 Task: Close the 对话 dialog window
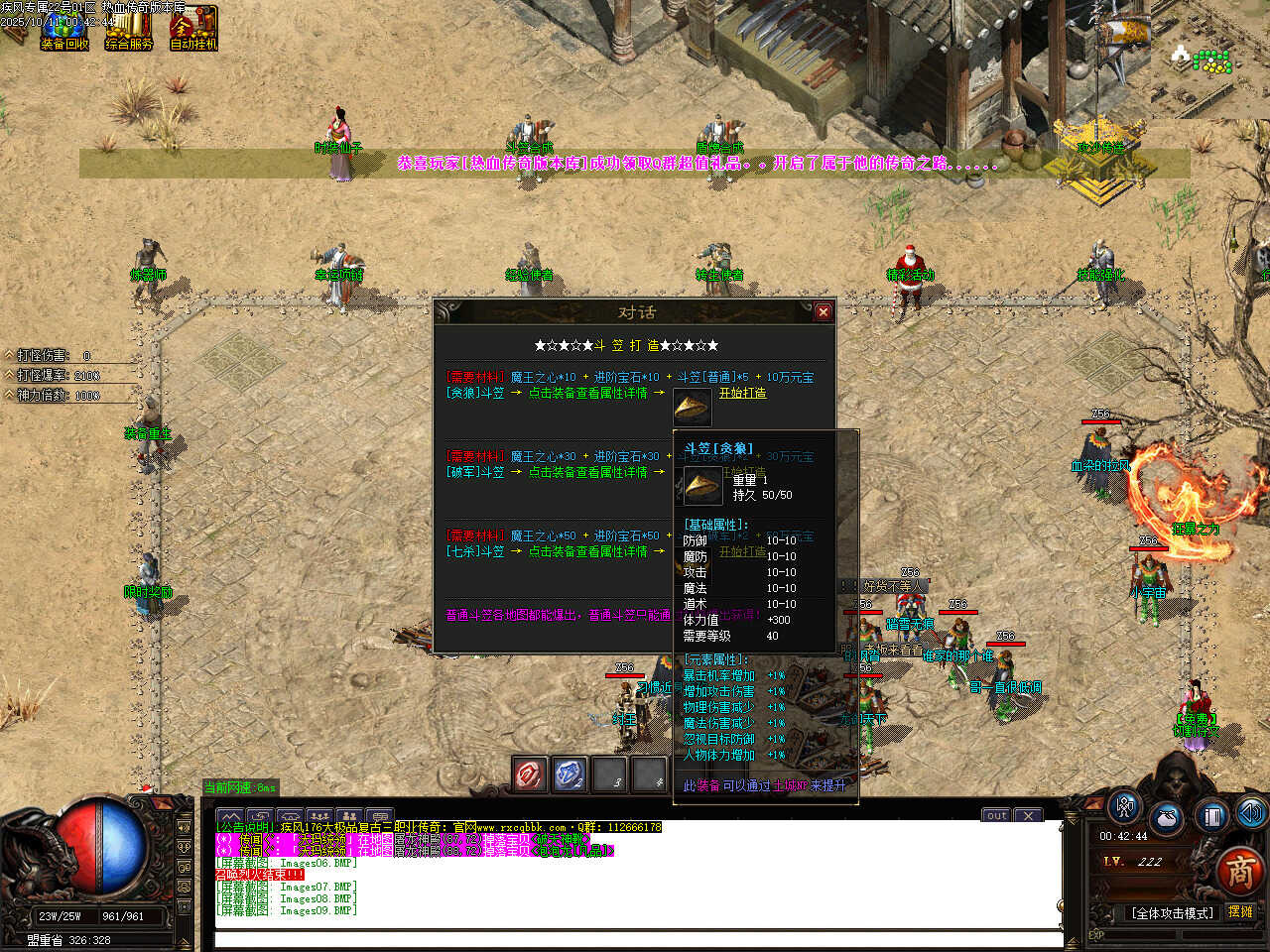tap(823, 311)
